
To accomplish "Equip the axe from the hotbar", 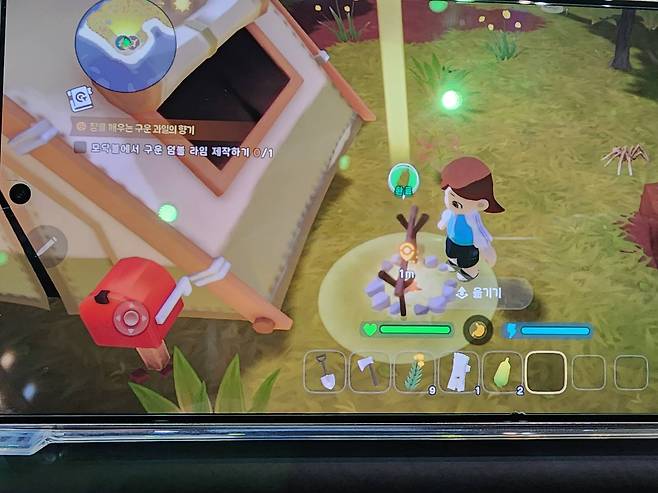I will (369, 372).
